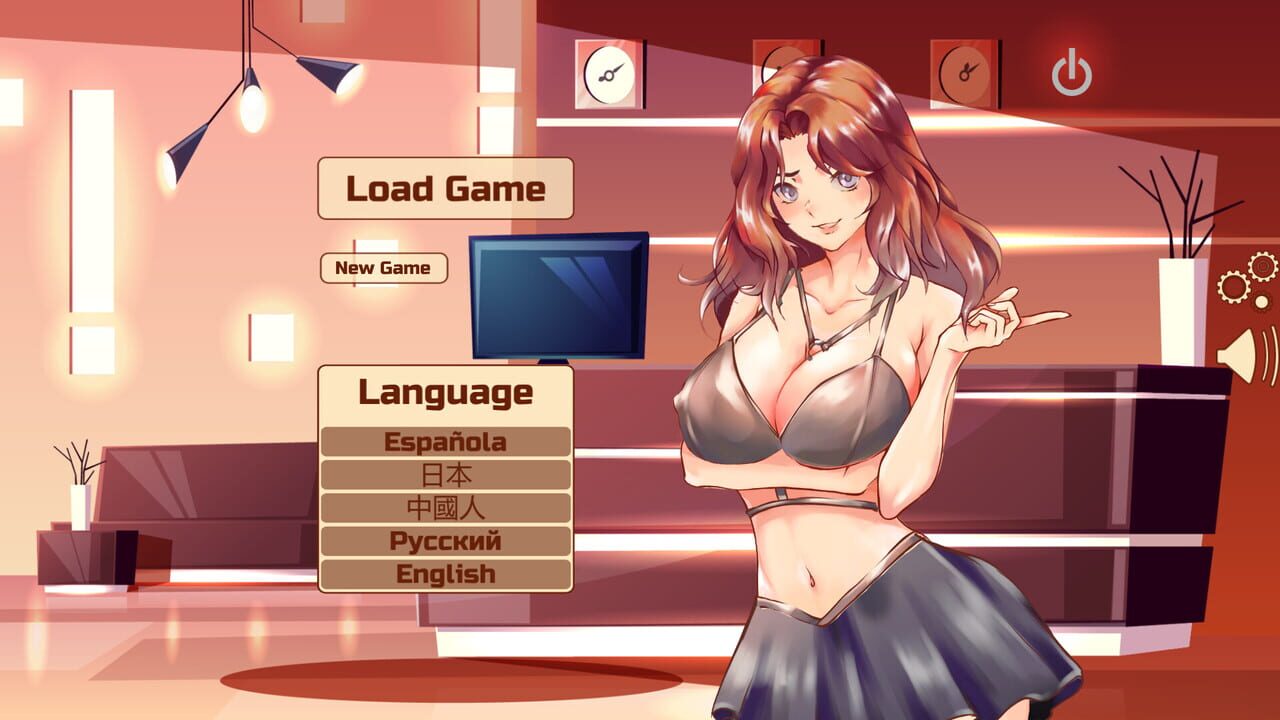Open the Load Game menu
Screen dimensions: 1280x720
(x=445, y=189)
